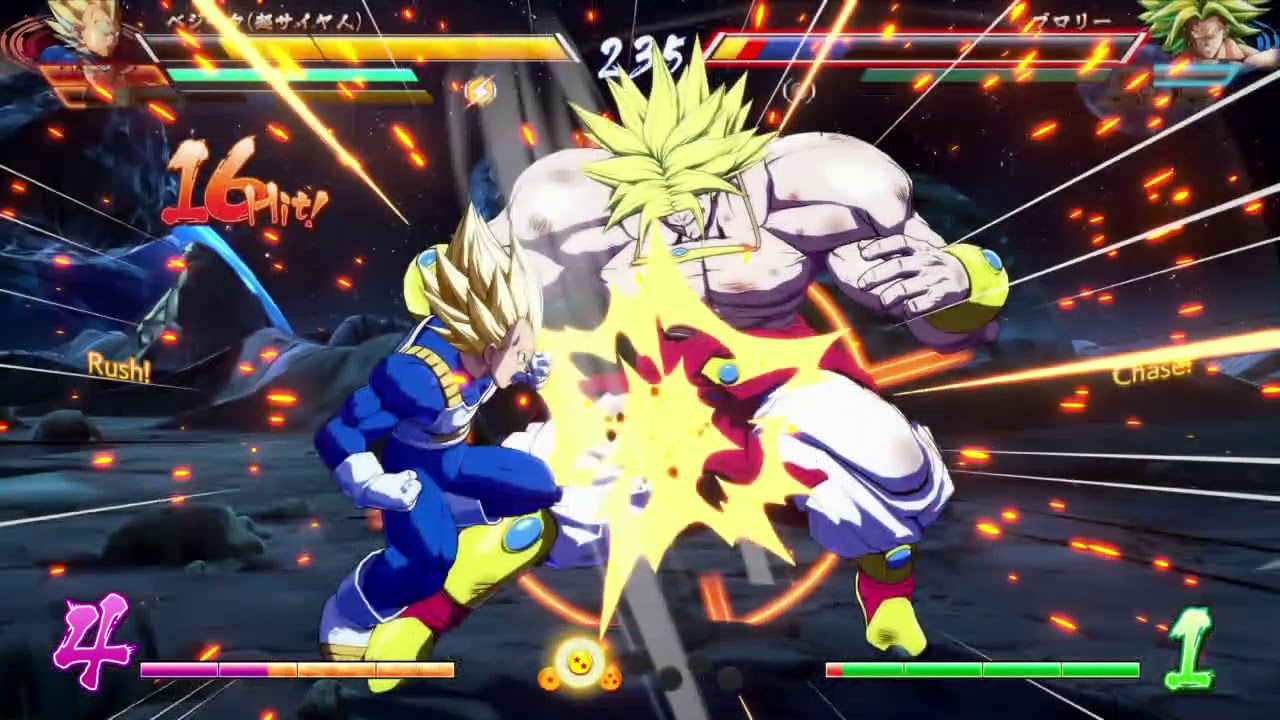Click the teal assist health bar under Vegeta

tap(290, 73)
